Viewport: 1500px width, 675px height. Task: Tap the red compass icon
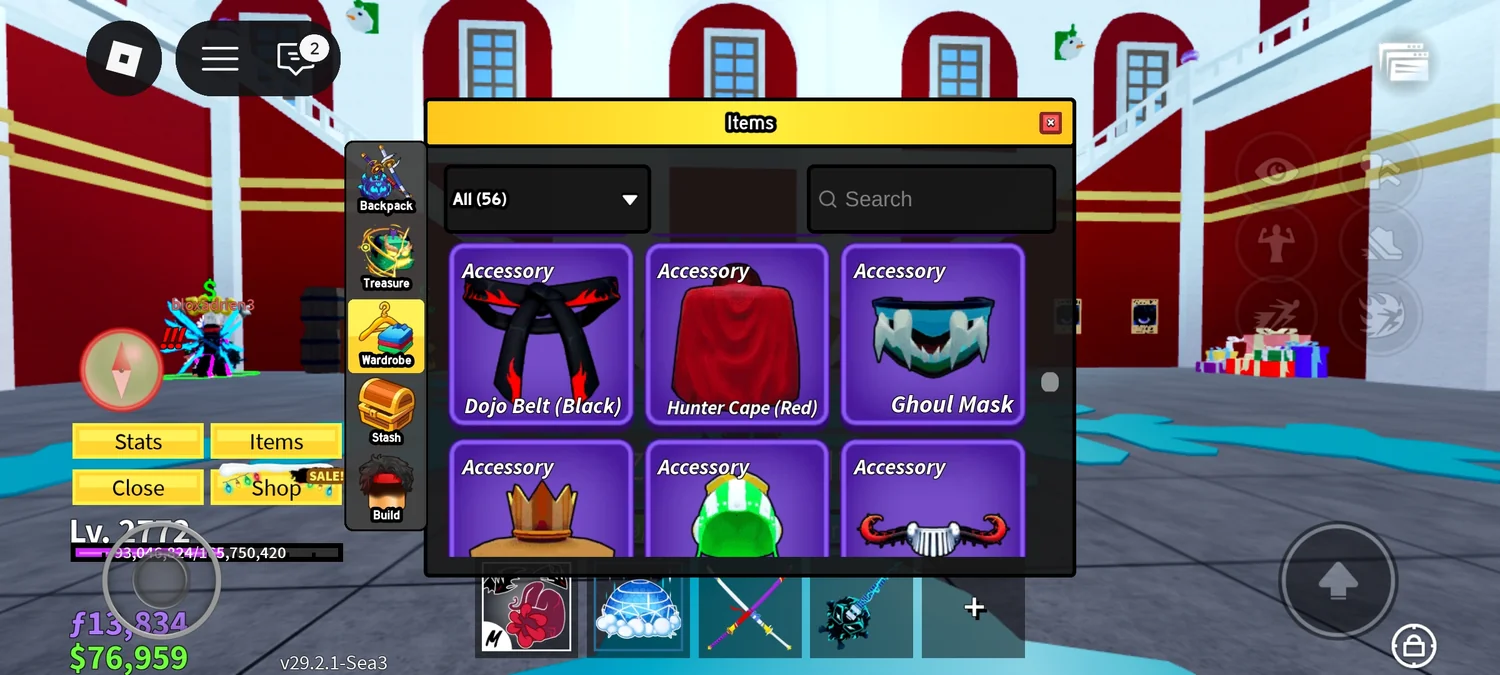(121, 368)
